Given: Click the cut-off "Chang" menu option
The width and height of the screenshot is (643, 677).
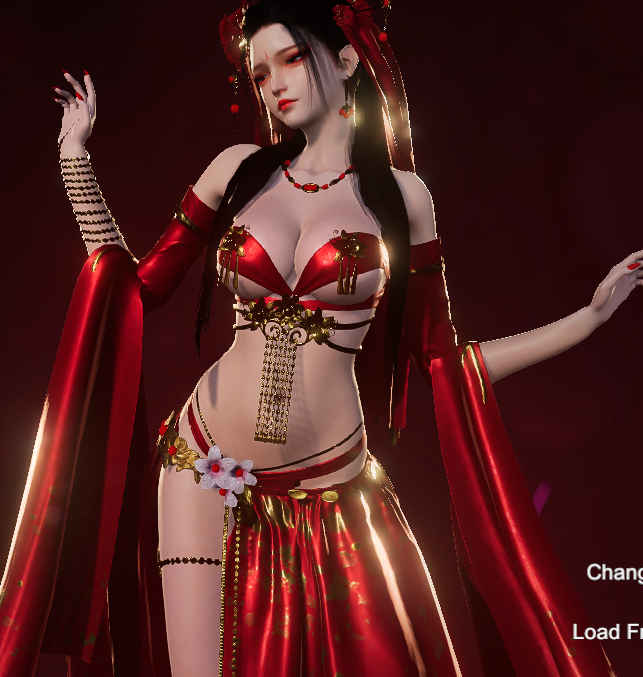Looking at the screenshot, I should click(x=614, y=572).
